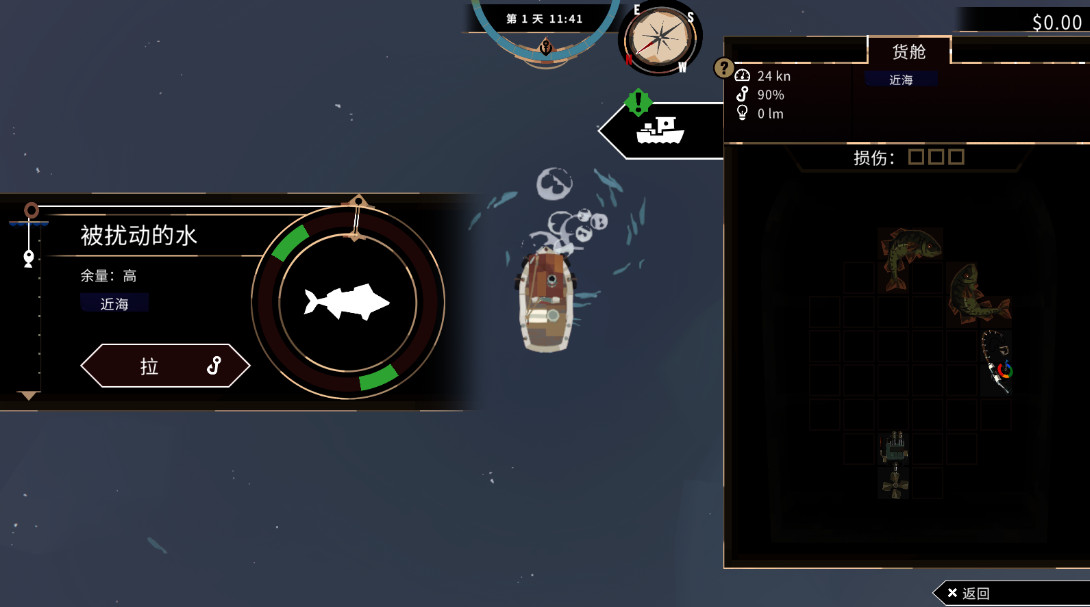Select the boat icon with green alert

(x=660, y=129)
